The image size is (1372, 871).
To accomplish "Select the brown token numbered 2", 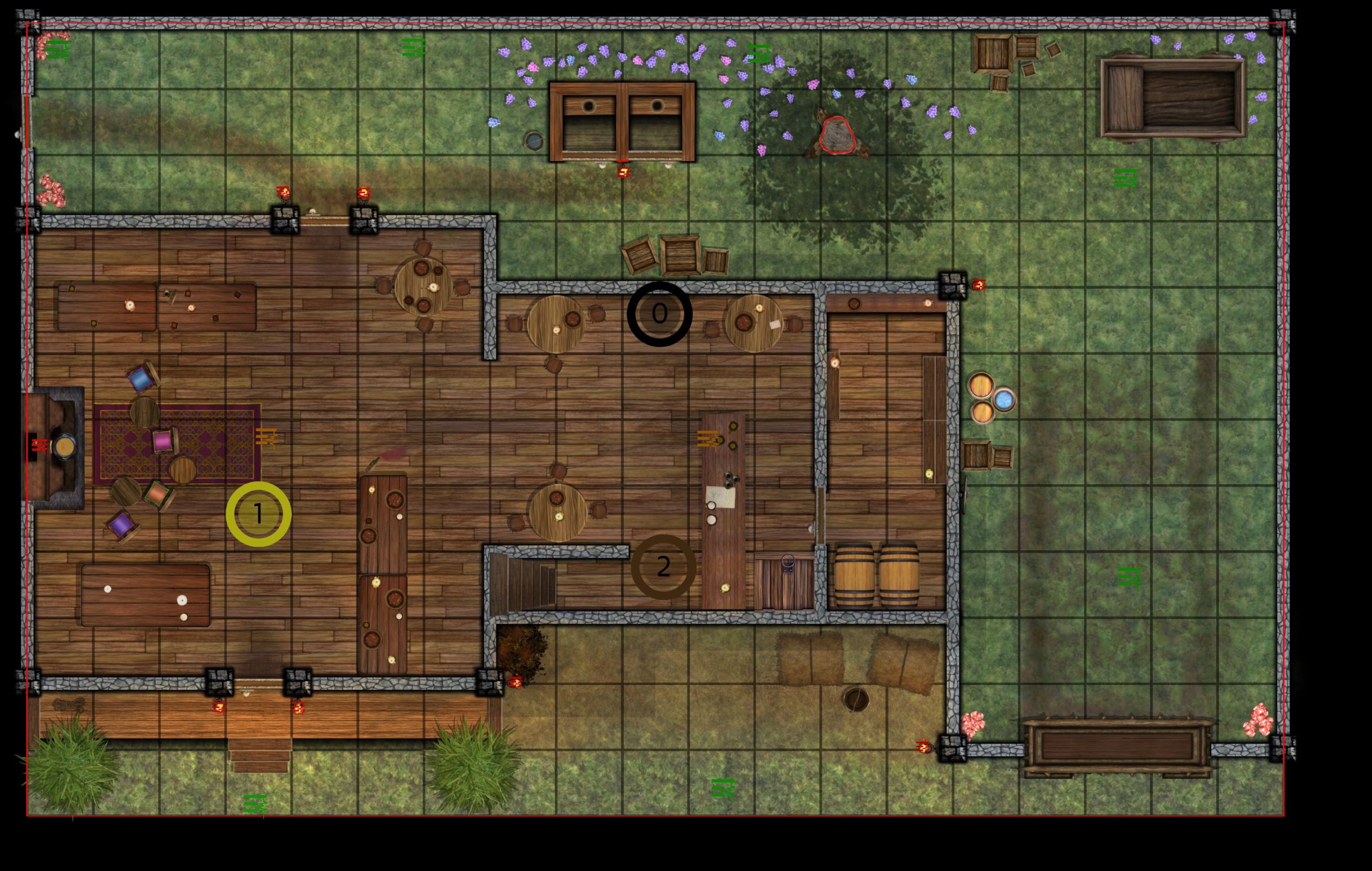I will pos(663,567).
